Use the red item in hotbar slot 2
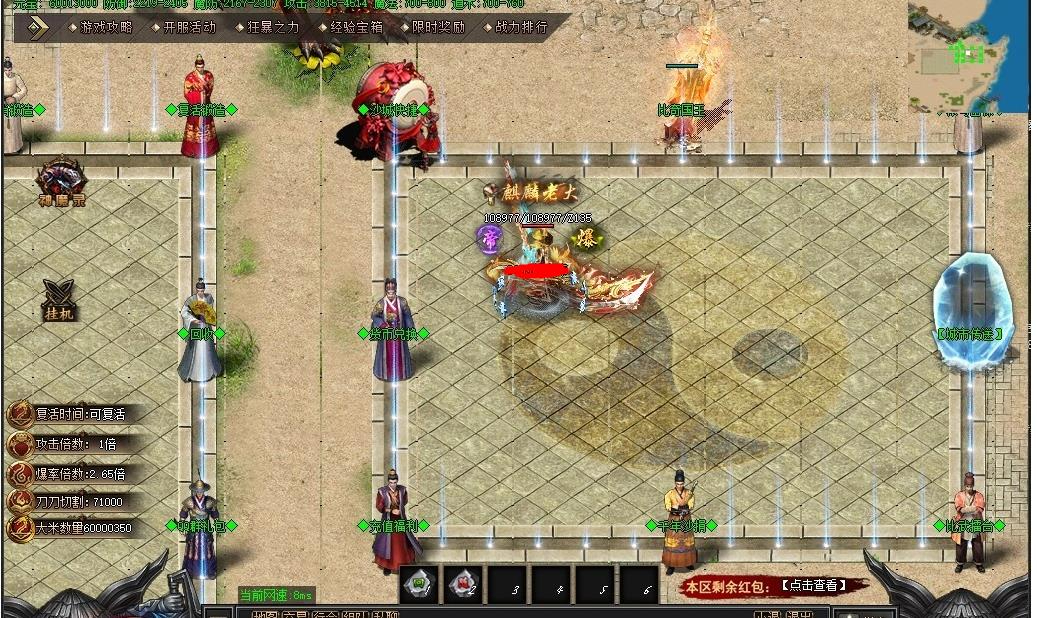Viewport: 1037px width, 618px height. tap(465, 584)
